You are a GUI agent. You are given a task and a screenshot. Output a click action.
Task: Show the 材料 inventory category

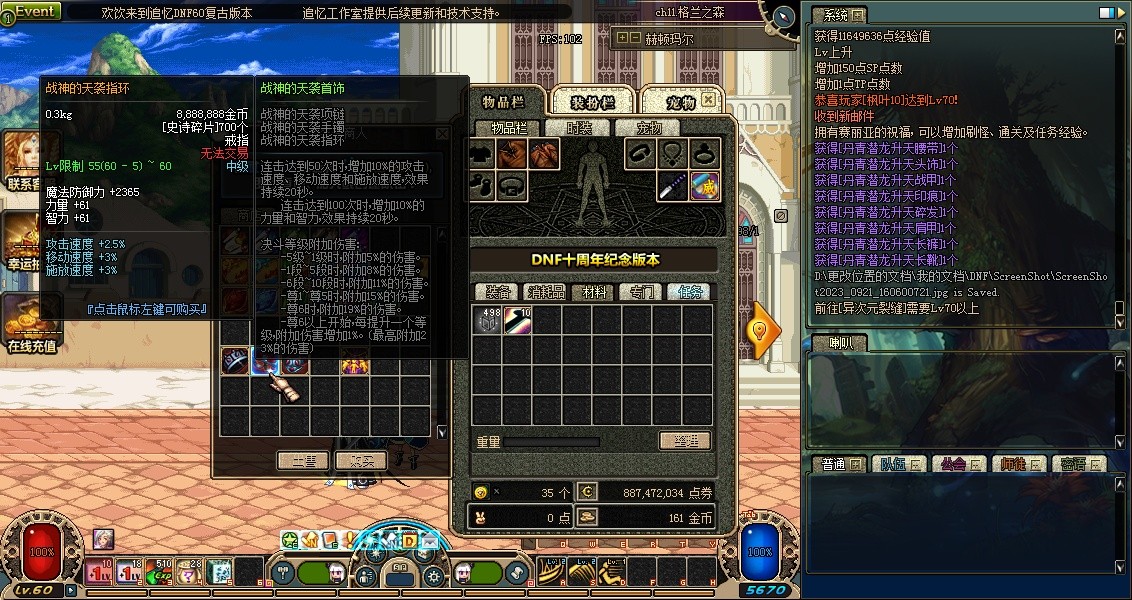(594, 292)
